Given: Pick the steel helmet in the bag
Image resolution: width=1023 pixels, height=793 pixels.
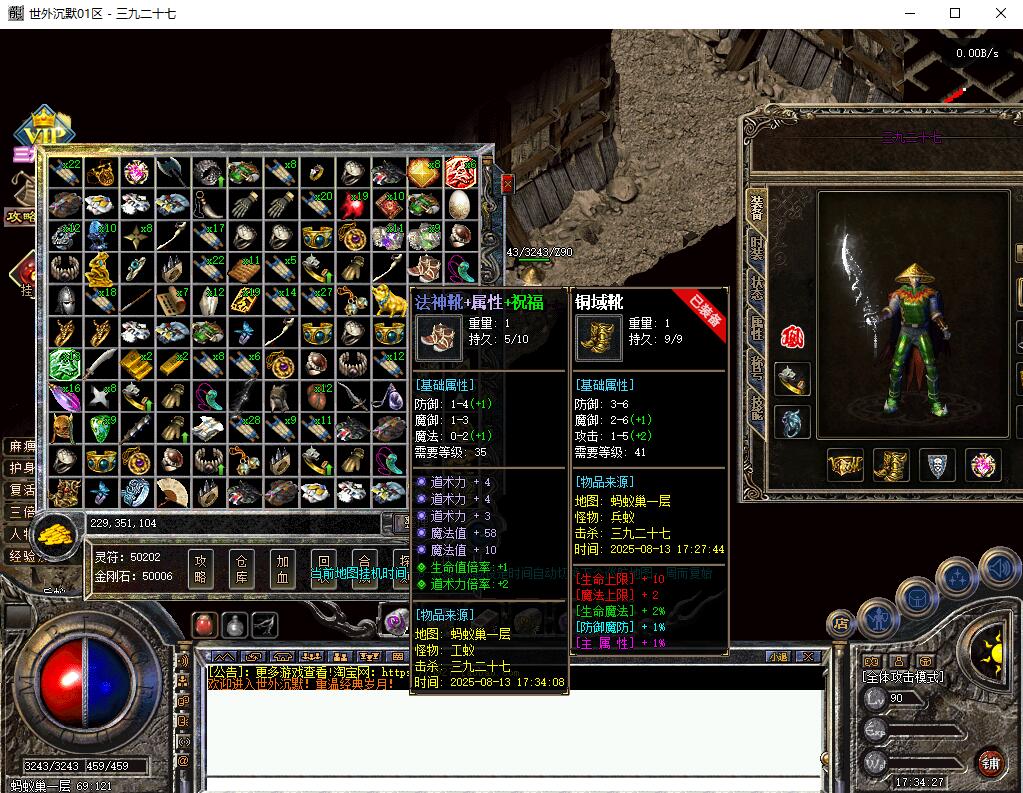Looking at the screenshot, I should (x=65, y=300).
